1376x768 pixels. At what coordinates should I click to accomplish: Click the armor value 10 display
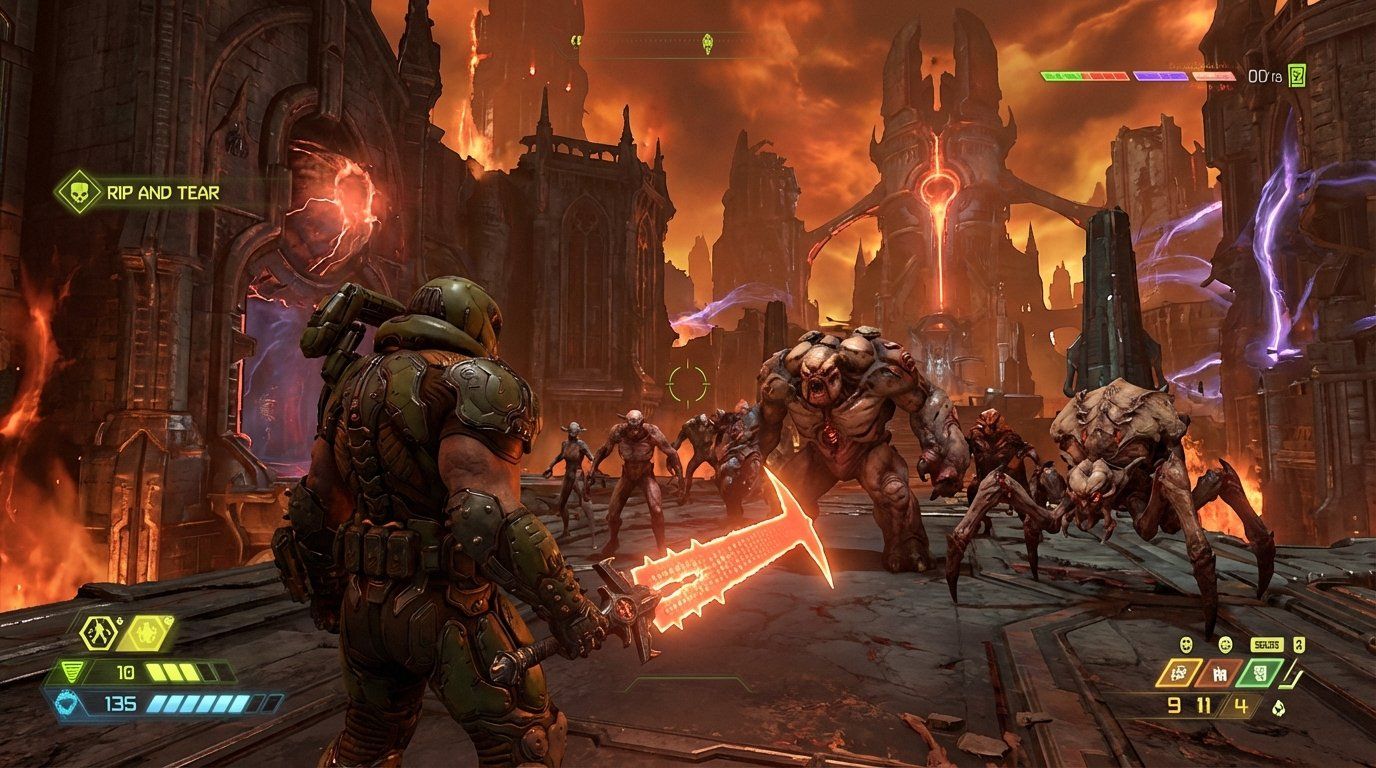(125, 672)
